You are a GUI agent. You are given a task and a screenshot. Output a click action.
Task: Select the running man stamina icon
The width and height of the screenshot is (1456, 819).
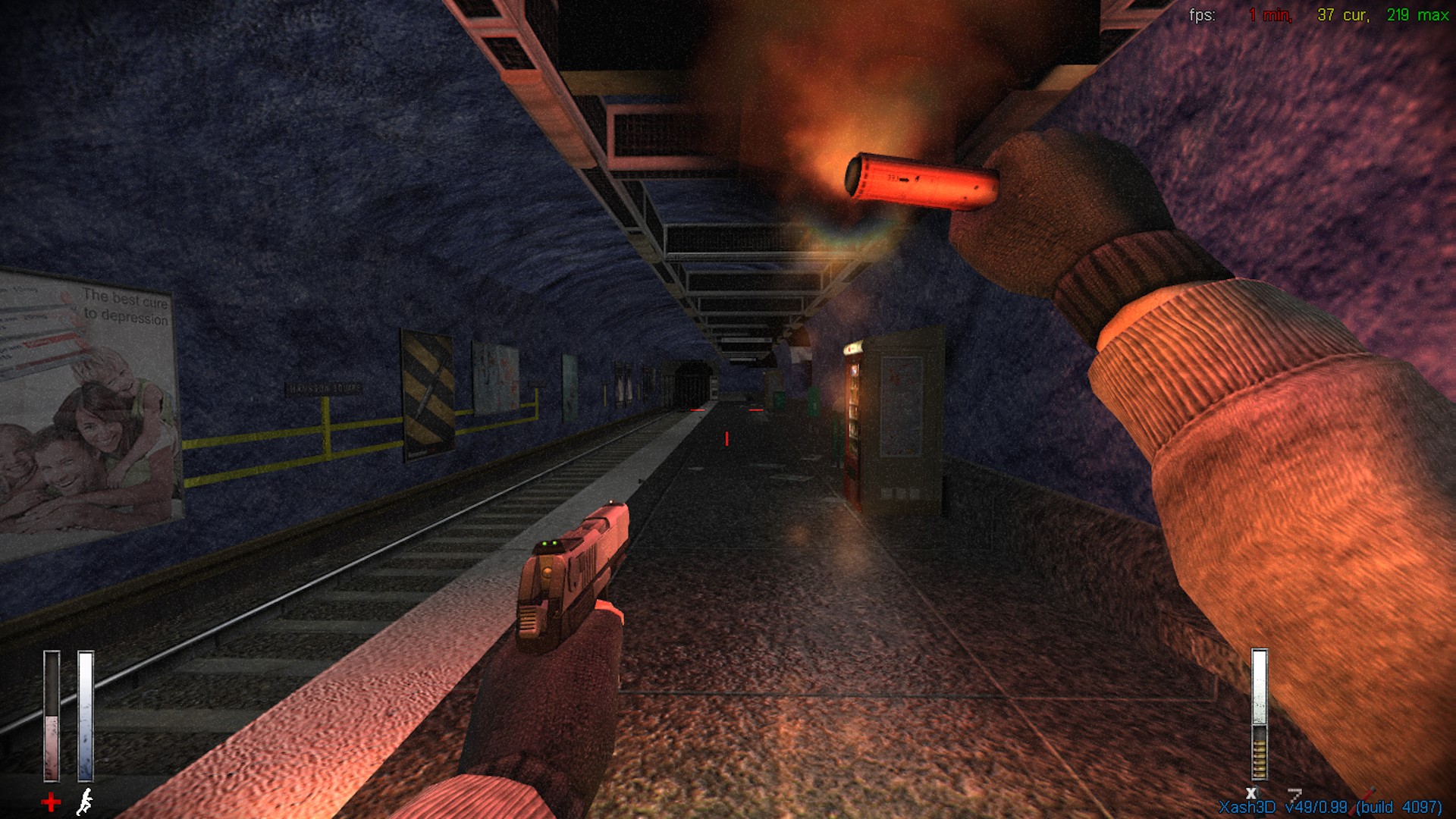pos(86,802)
